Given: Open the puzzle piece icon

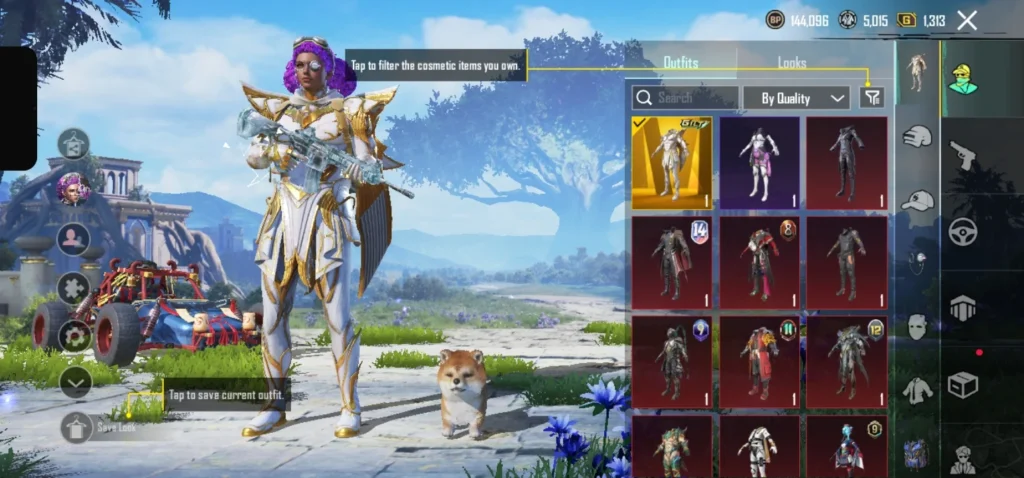Looking at the screenshot, I should coord(74,288).
